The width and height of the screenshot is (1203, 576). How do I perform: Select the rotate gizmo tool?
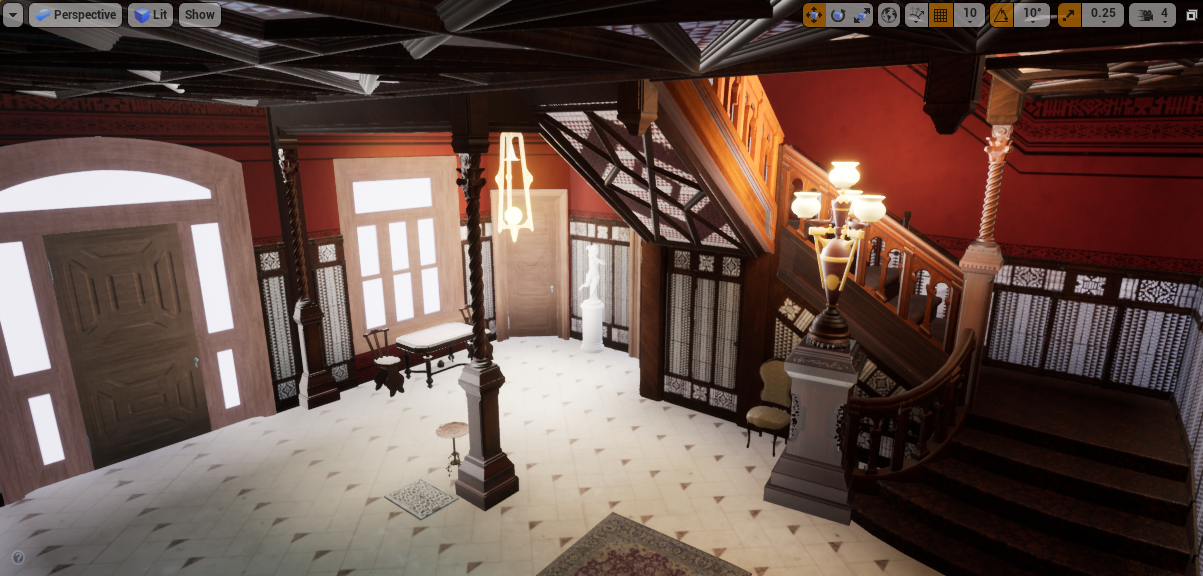click(x=838, y=15)
